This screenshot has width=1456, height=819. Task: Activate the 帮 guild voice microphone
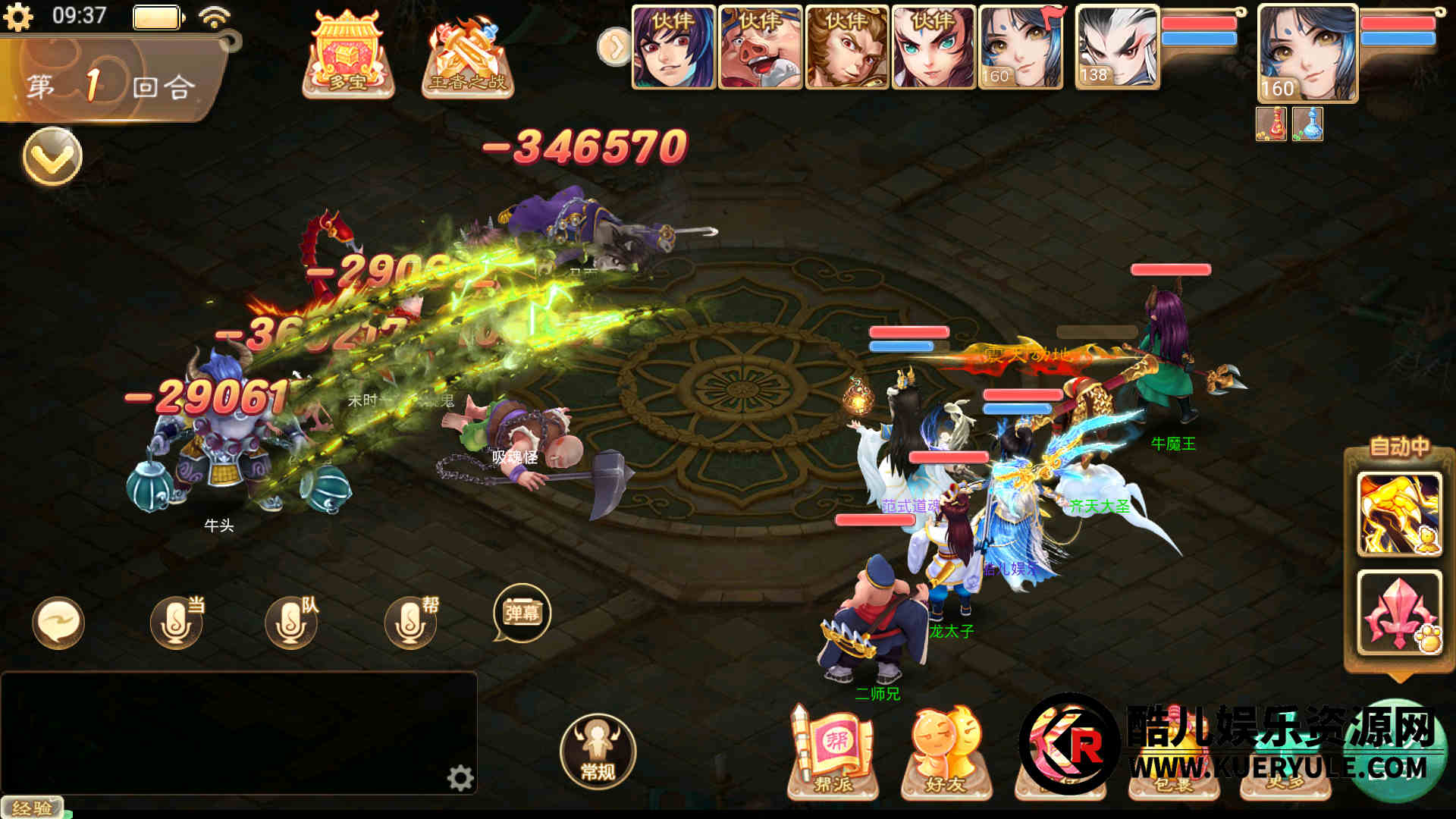click(410, 623)
